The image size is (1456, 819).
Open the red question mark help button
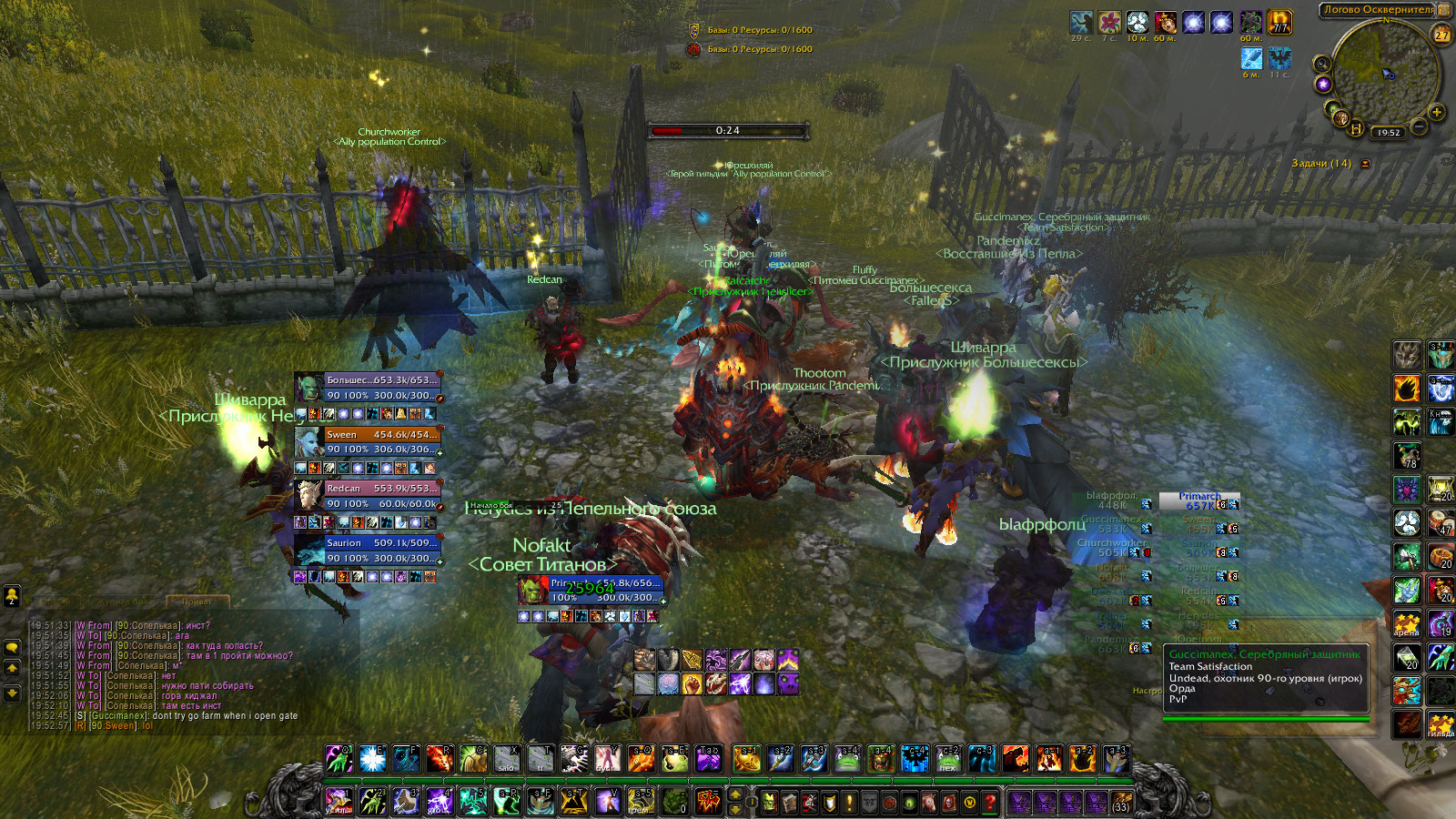coord(989,802)
